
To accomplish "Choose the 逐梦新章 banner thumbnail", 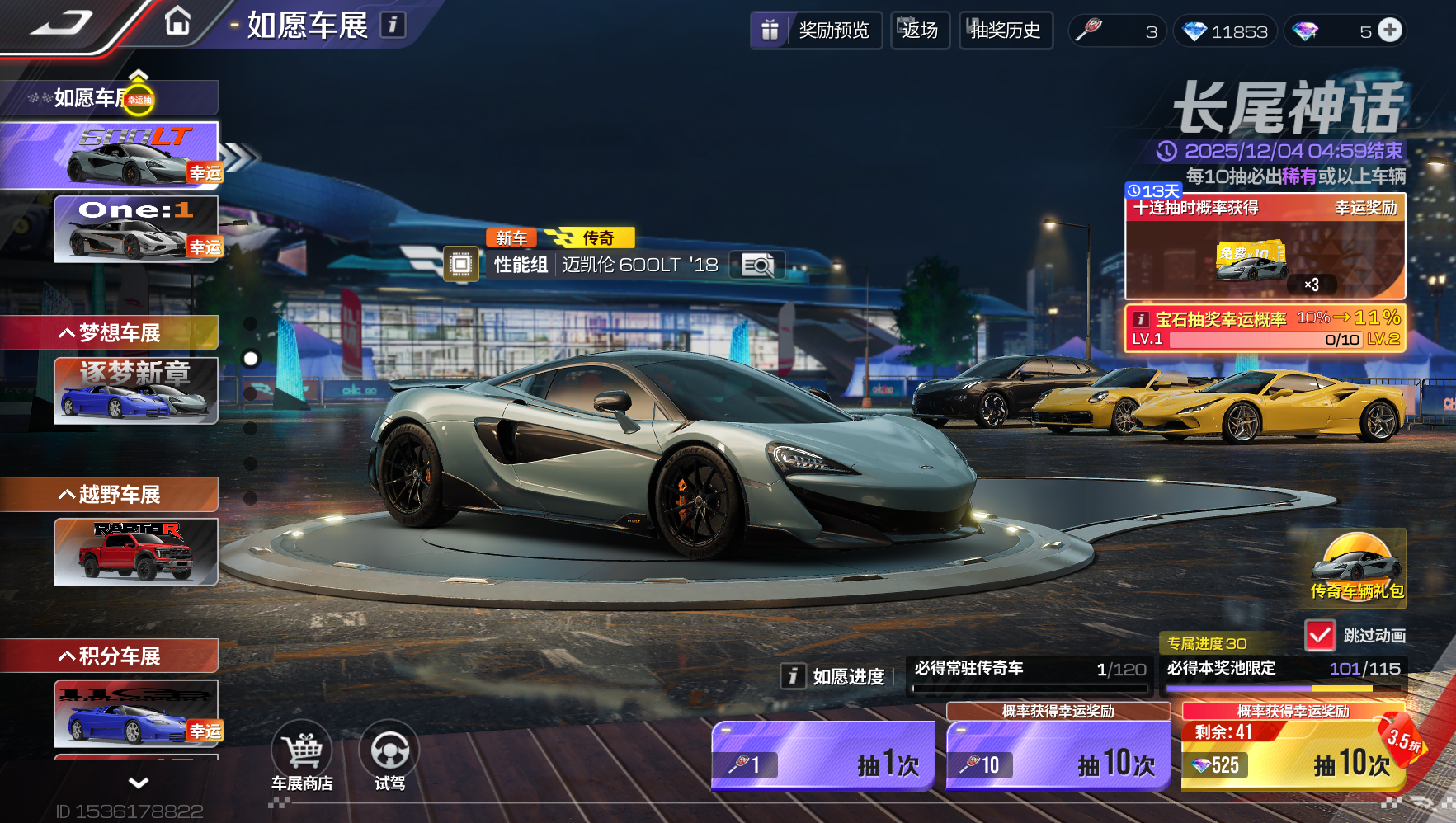I will coord(135,390).
